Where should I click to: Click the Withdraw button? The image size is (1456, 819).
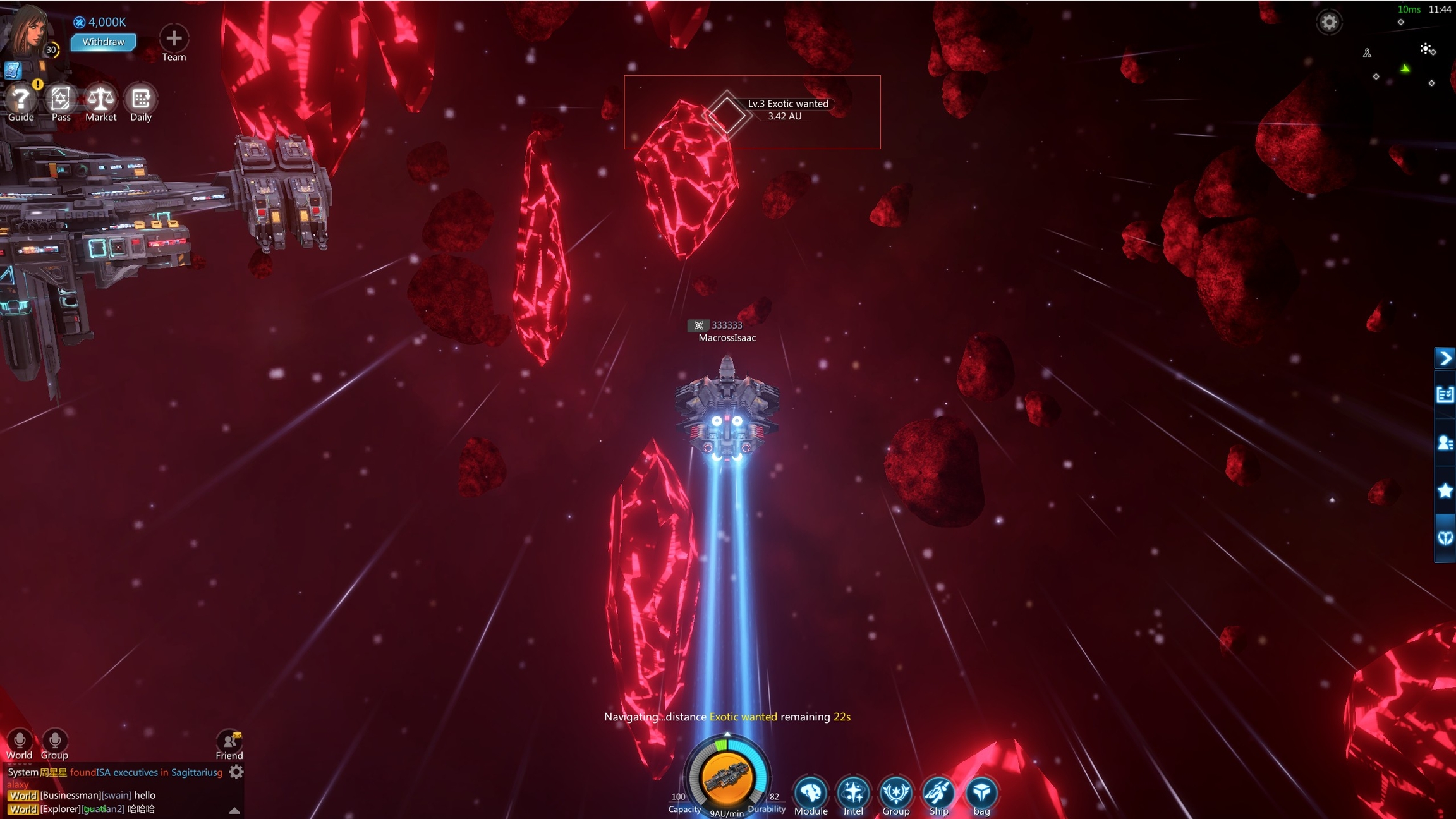coord(103,42)
